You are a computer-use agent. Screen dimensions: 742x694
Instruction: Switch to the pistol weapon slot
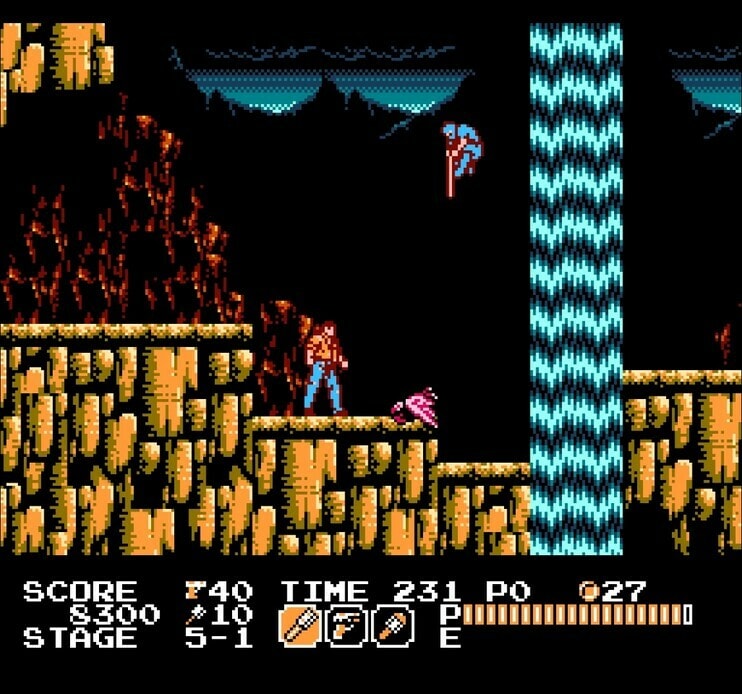[346, 626]
